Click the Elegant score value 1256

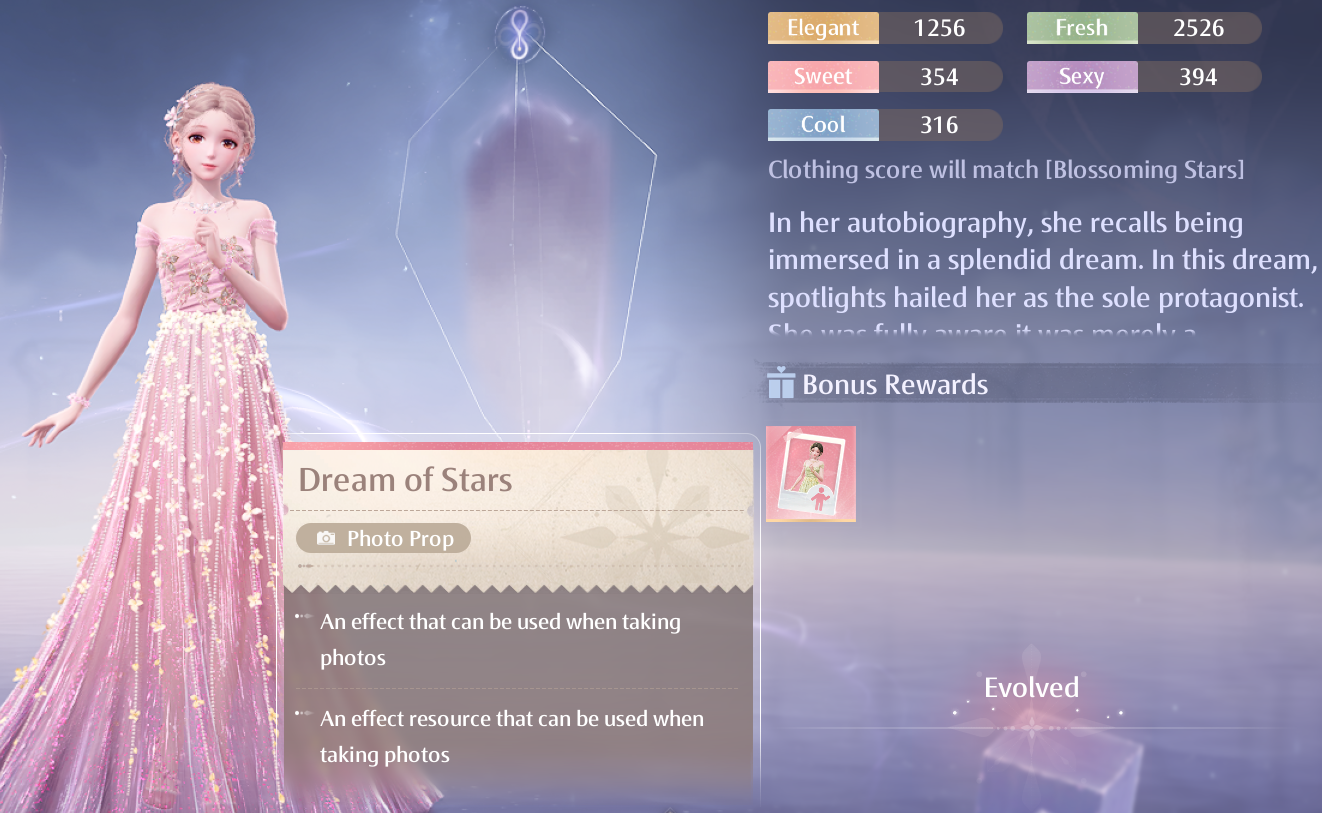(x=941, y=27)
